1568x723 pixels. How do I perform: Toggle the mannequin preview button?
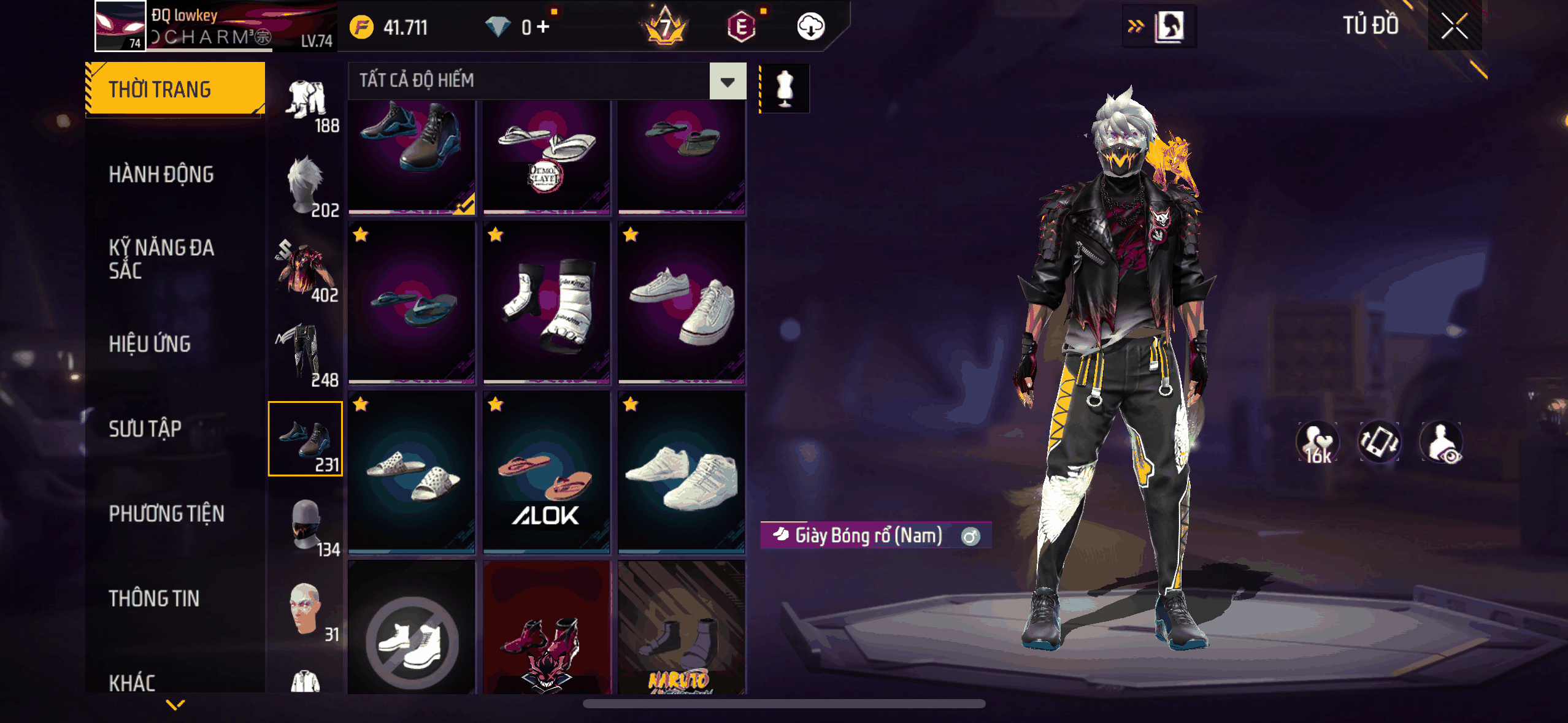pyautogui.click(x=785, y=88)
